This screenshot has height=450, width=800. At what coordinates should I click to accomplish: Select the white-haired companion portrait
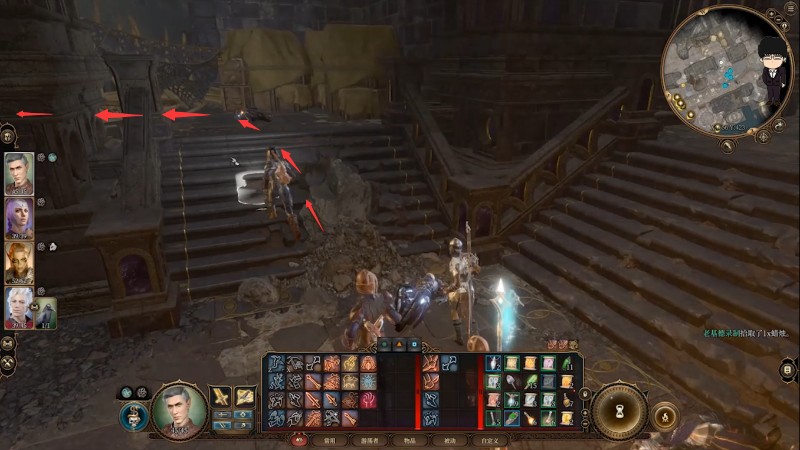pyautogui.click(x=19, y=309)
